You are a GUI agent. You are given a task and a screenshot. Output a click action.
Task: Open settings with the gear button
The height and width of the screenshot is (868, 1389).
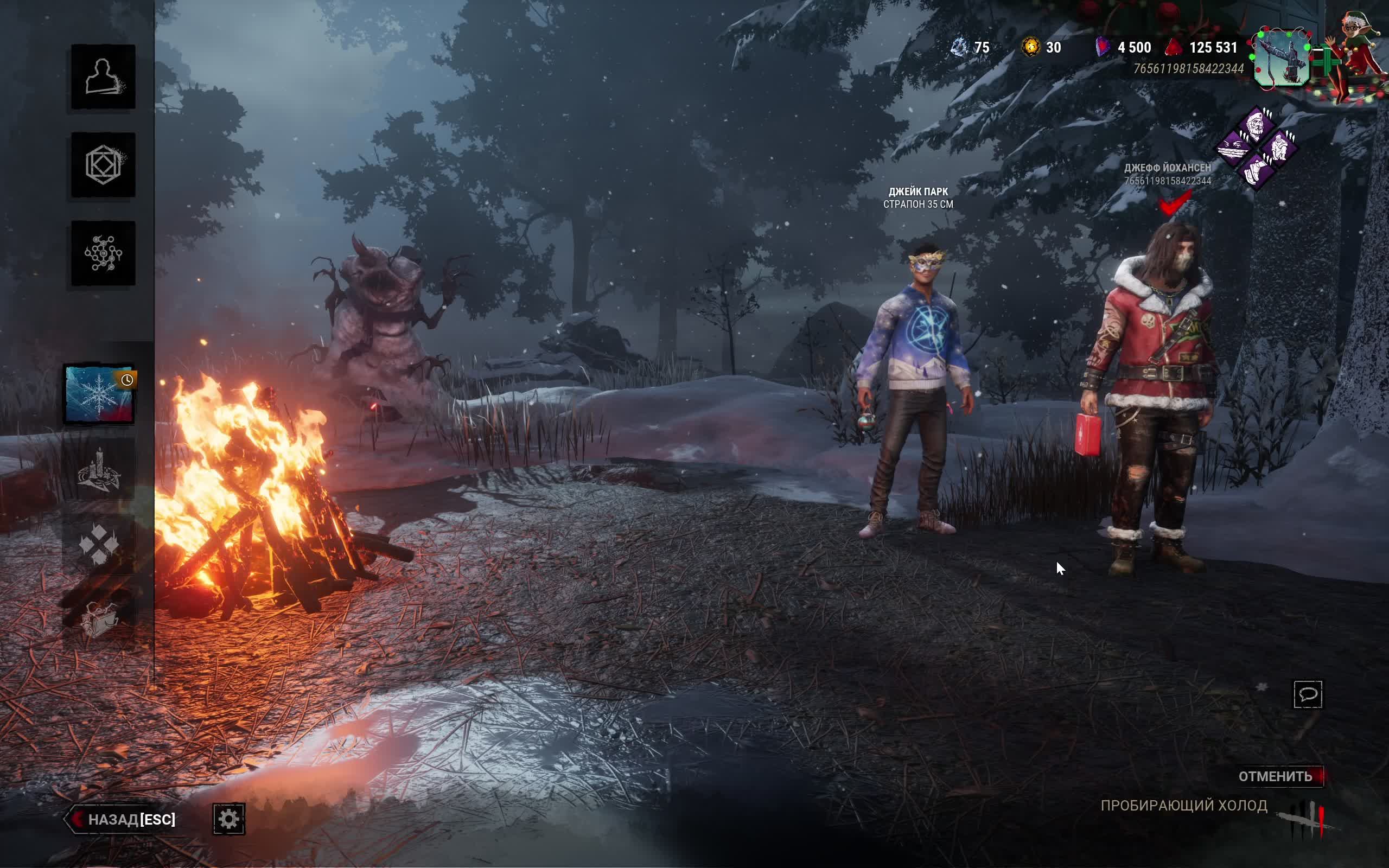pyautogui.click(x=228, y=819)
